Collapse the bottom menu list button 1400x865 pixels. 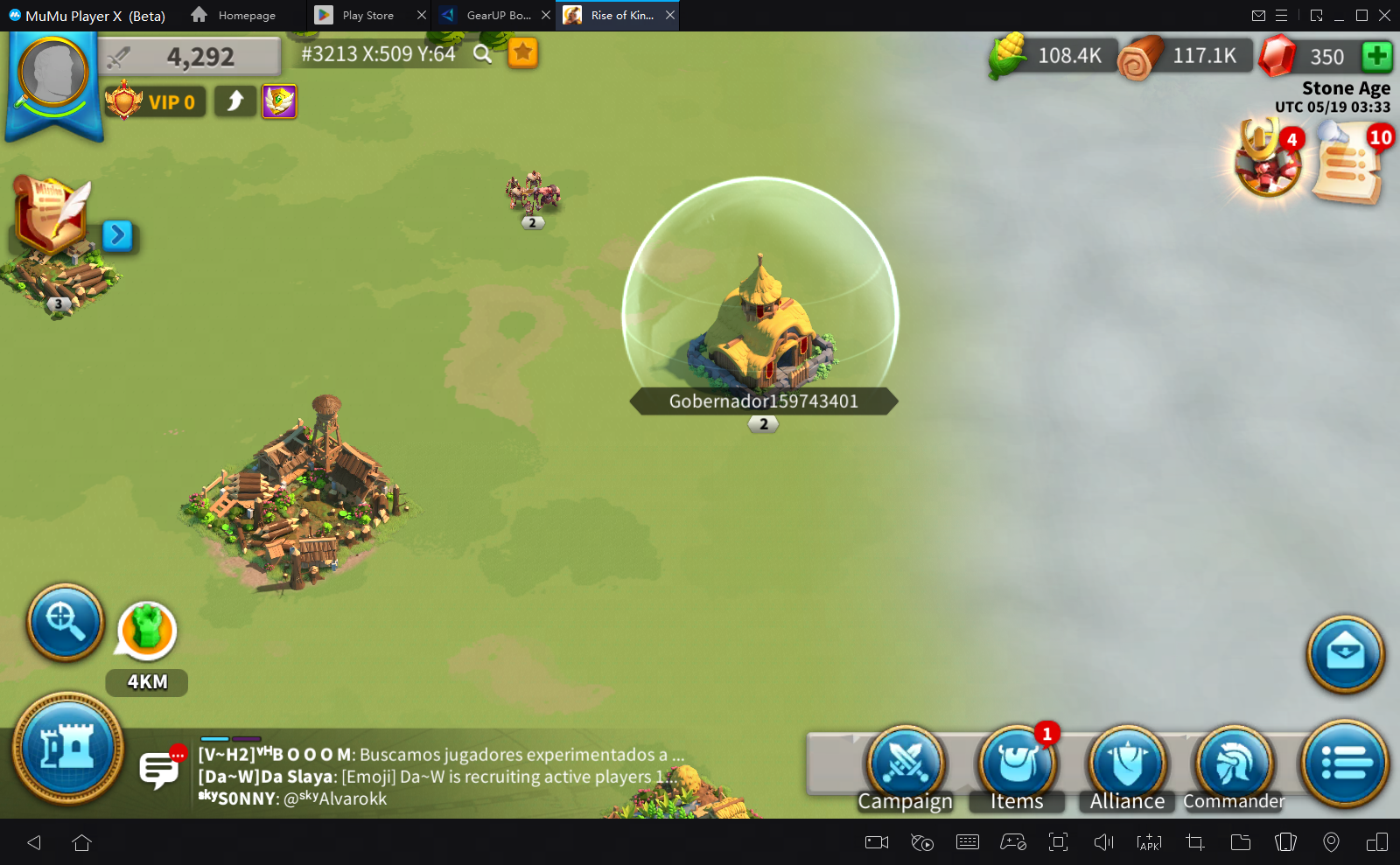coord(1345,763)
